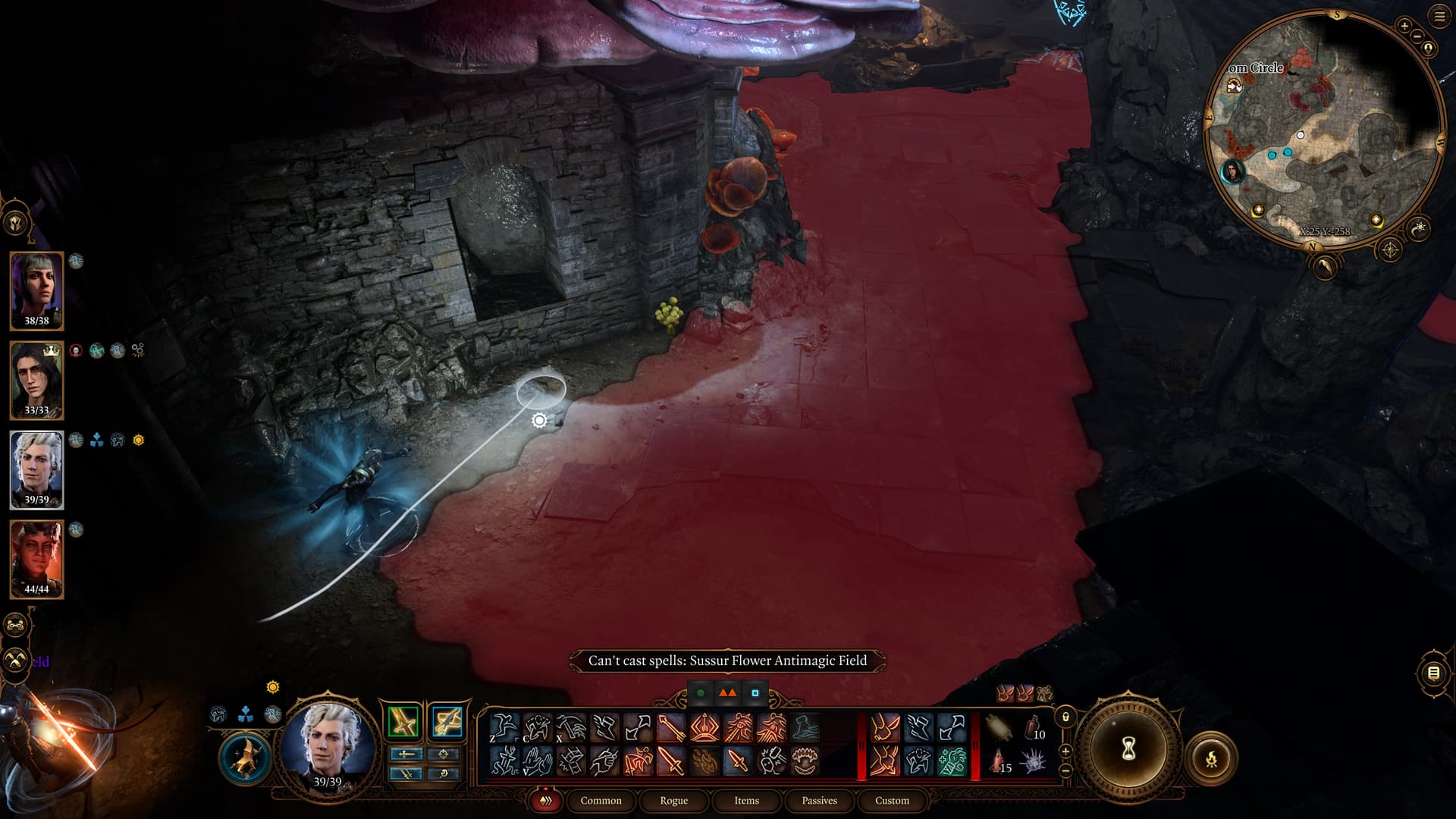Select the Passives tab
The image size is (1456, 819).
(x=819, y=800)
